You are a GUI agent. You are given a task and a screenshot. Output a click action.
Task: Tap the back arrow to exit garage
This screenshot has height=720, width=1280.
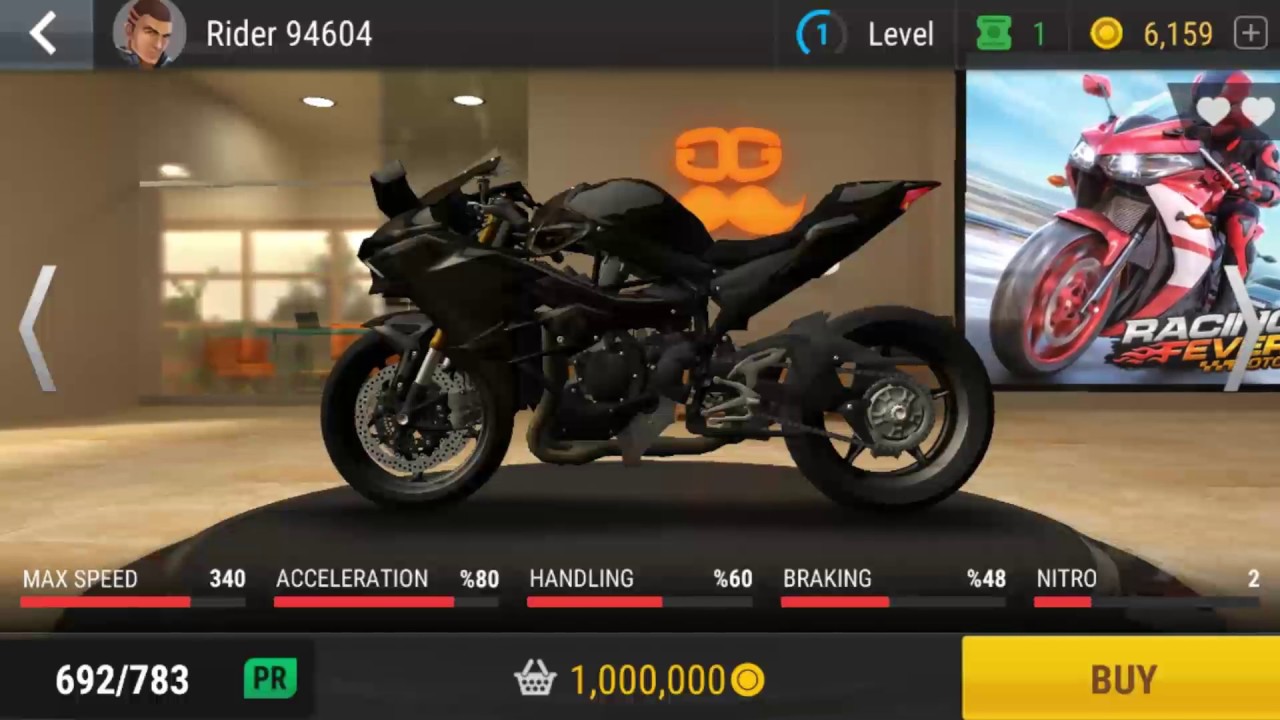(42, 33)
